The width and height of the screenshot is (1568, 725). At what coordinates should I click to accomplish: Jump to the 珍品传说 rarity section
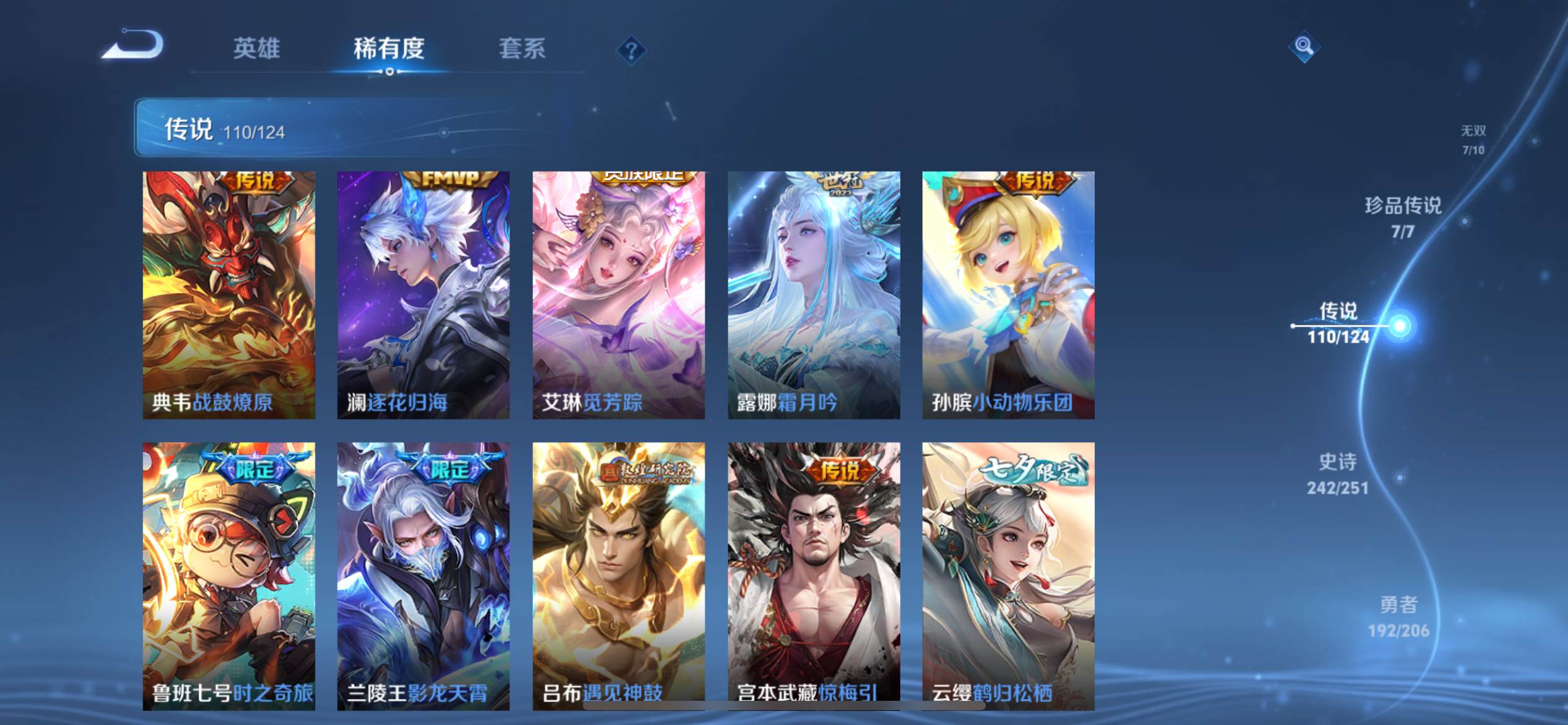coord(1403,217)
